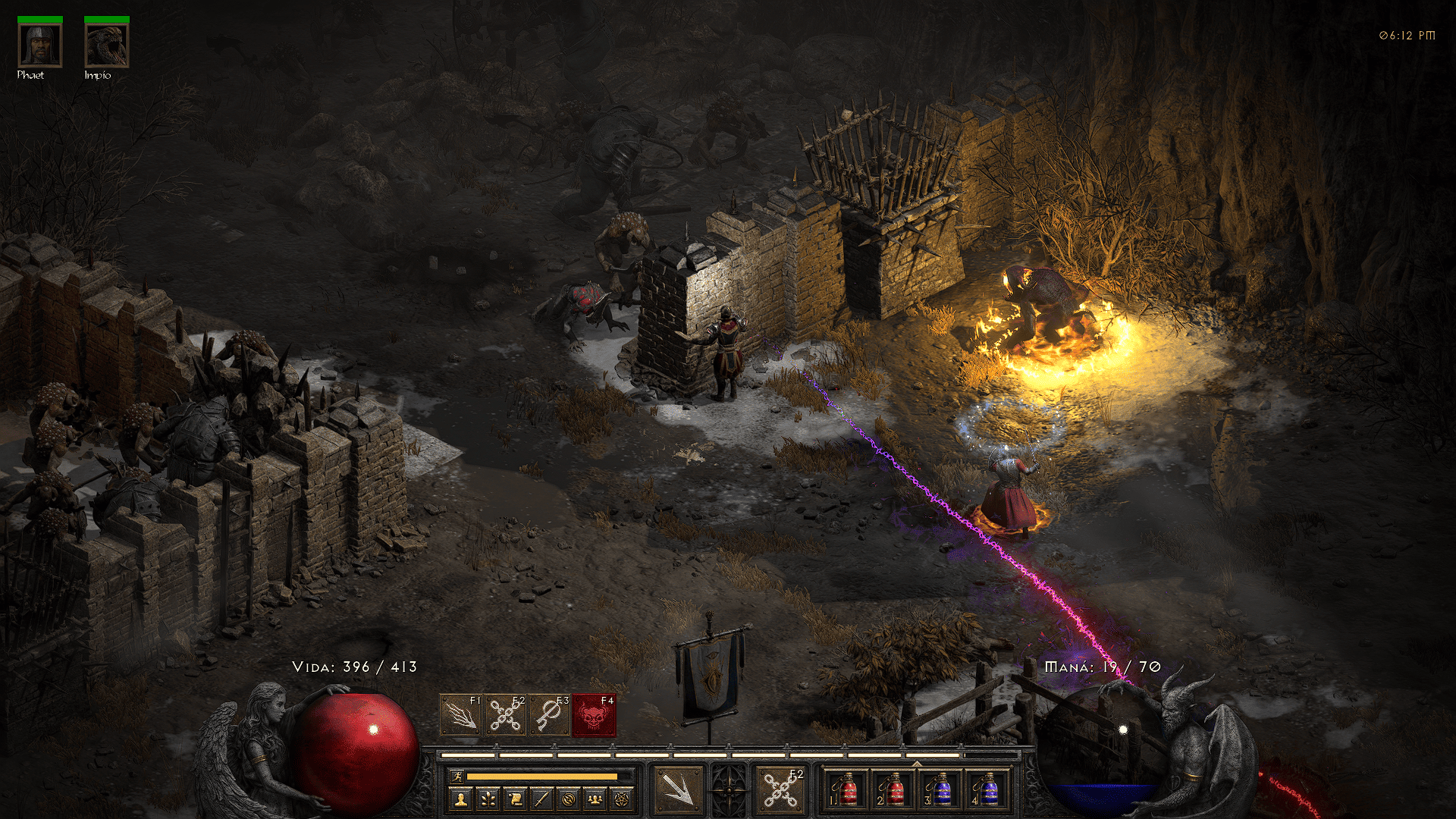The width and height of the screenshot is (1456, 819).
Task: Open the quest log scroll icon
Action: (x=515, y=799)
